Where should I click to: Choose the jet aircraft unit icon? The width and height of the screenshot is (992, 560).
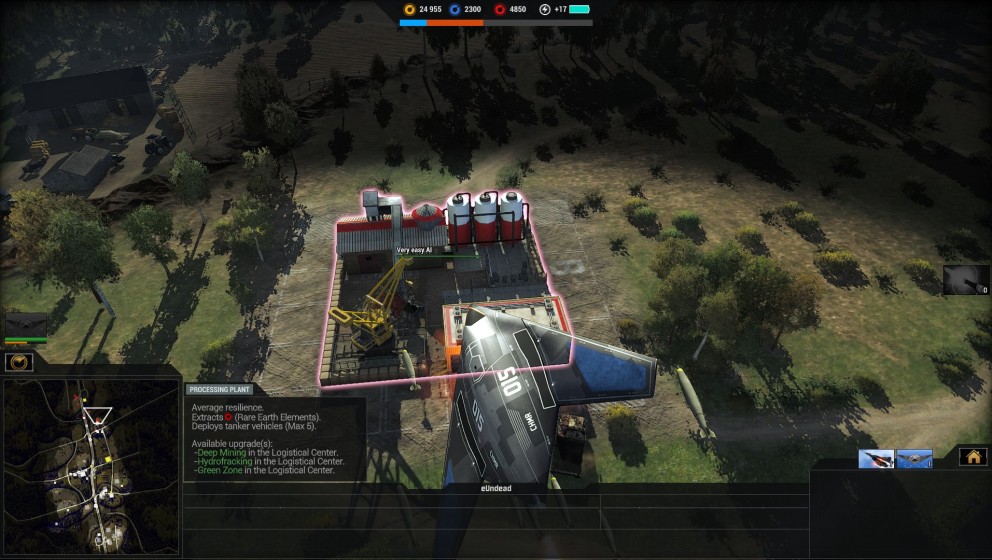(x=876, y=459)
